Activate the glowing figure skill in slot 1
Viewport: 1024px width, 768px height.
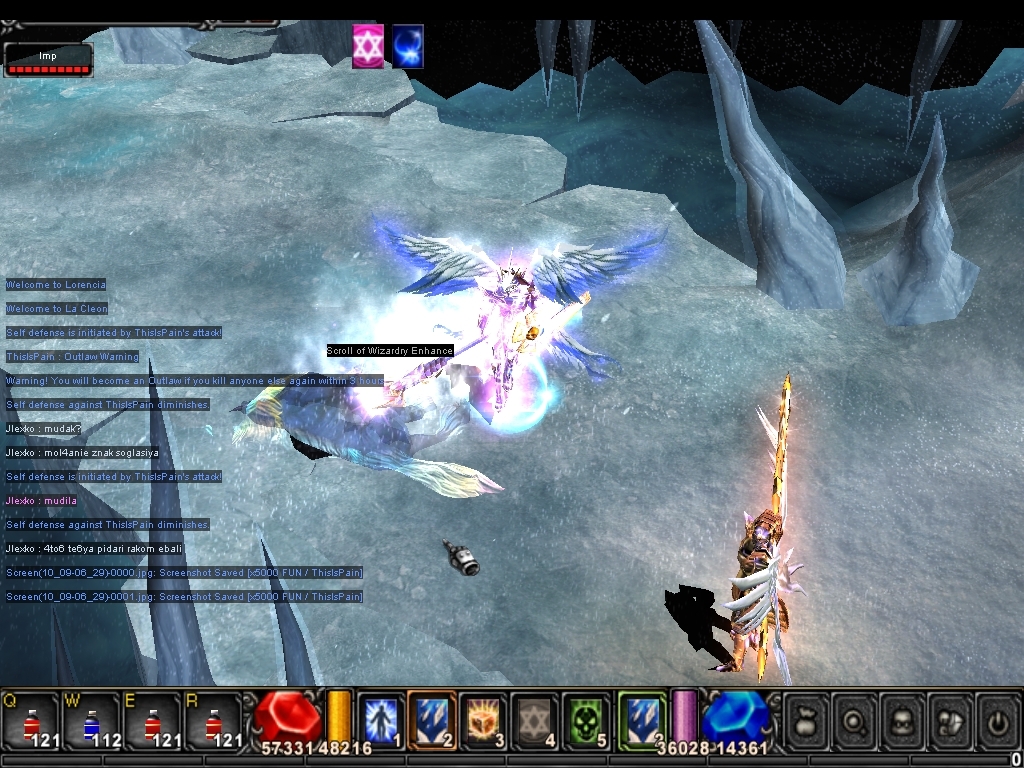click(381, 719)
